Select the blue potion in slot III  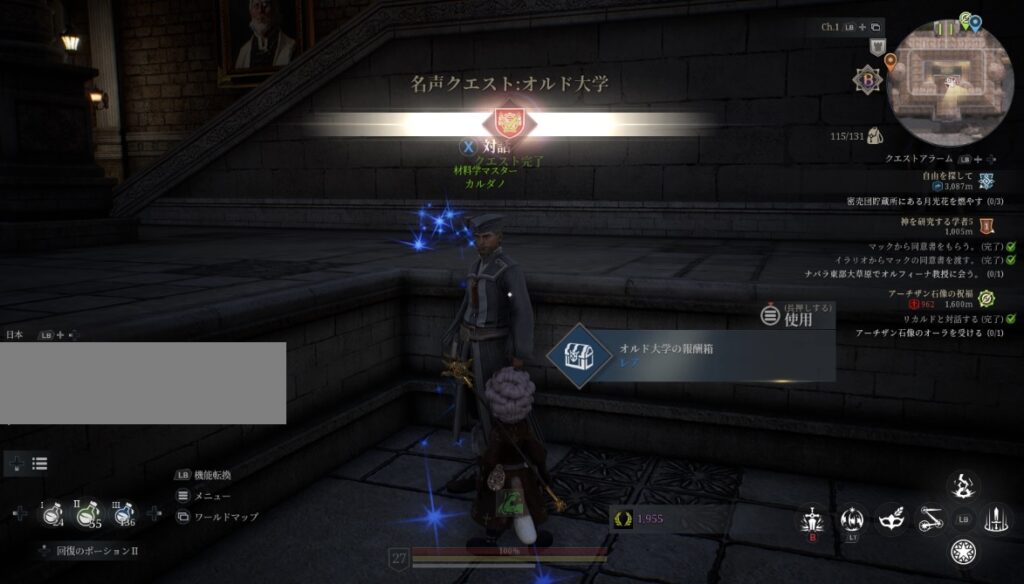(124, 514)
